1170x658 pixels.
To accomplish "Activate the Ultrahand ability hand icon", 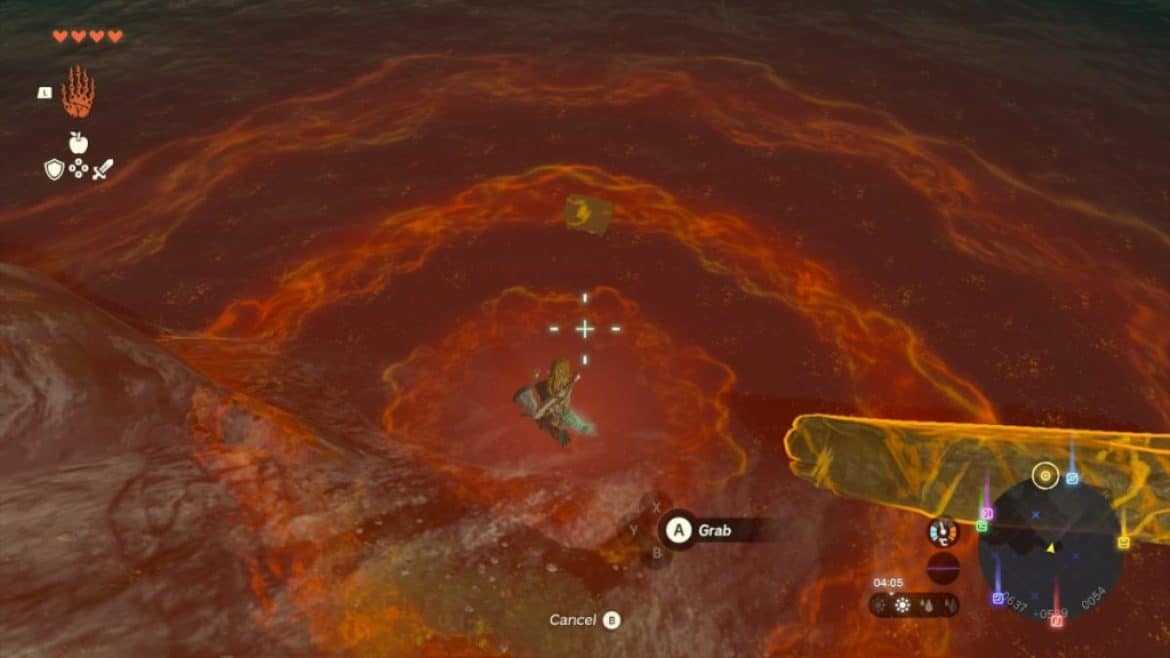I will [x=77, y=92].
